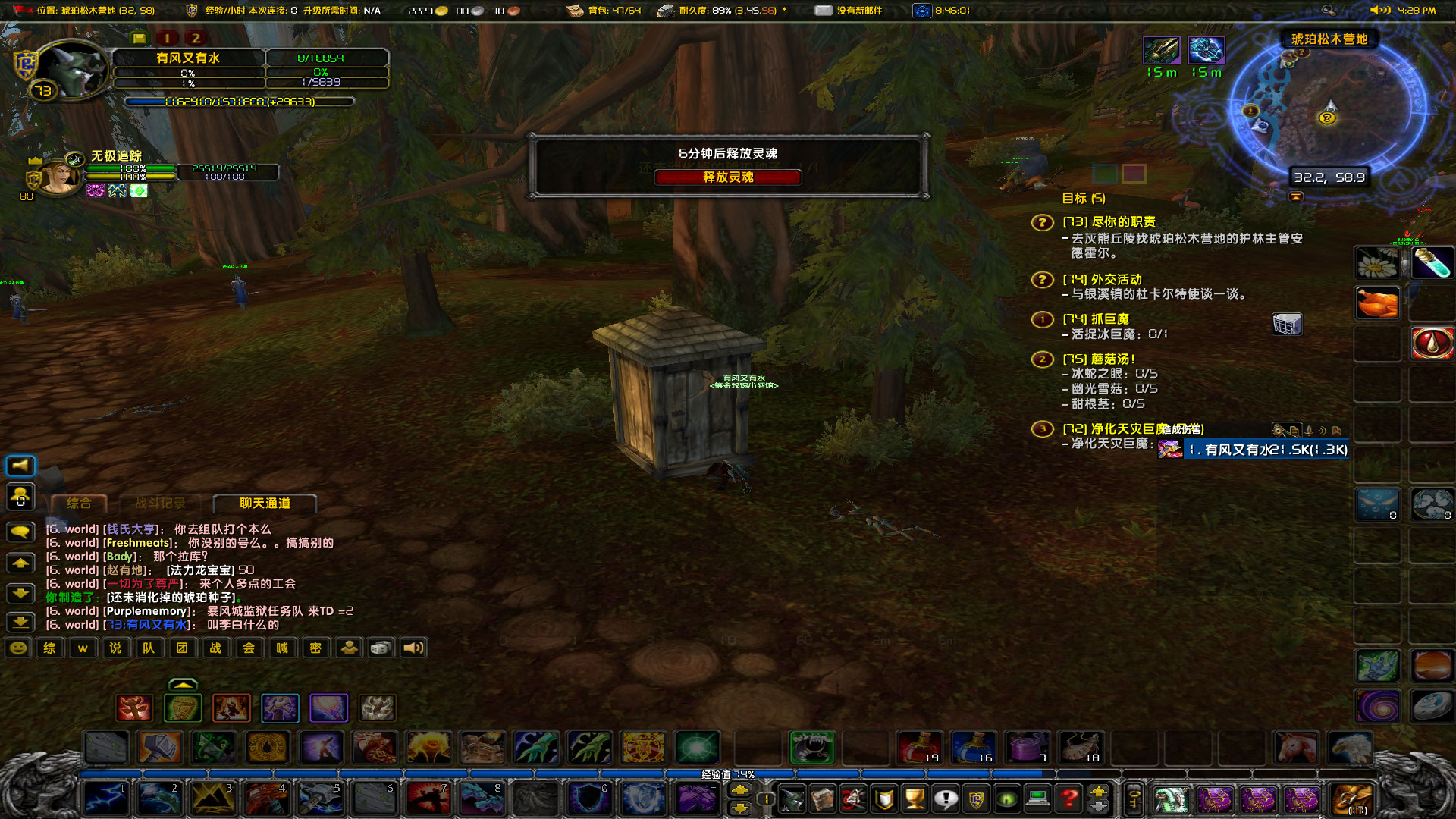
Task: Open the main menu computer icon
Action: pyautogui.click(x=1037, y=799)
